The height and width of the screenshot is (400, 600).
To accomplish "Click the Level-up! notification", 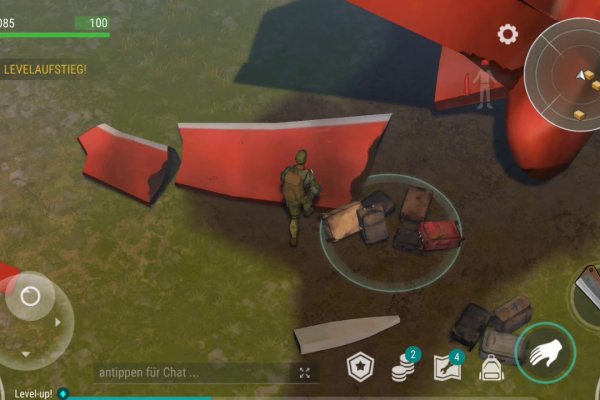I will click(x=26, y=394).
